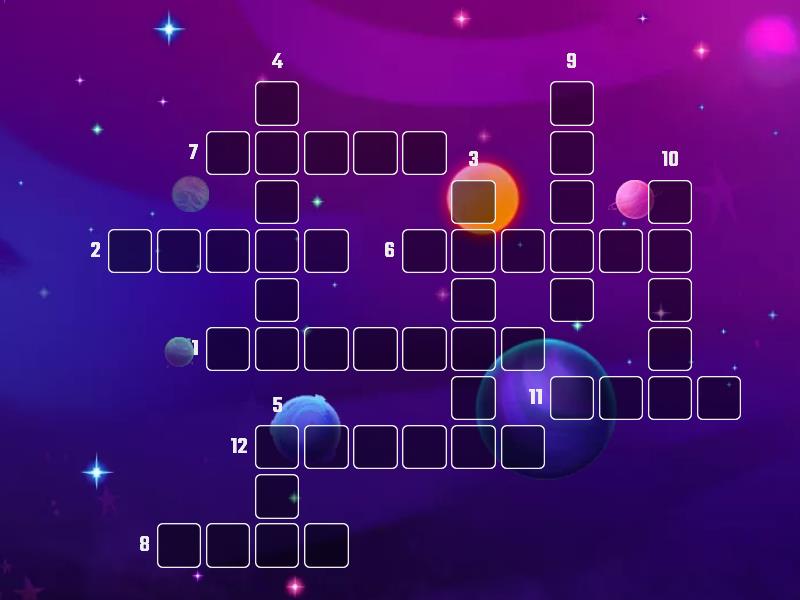The height and width of the screenshot is (600, 800).
Task: Select the first square of word 4
Action: tap(277, 103)
